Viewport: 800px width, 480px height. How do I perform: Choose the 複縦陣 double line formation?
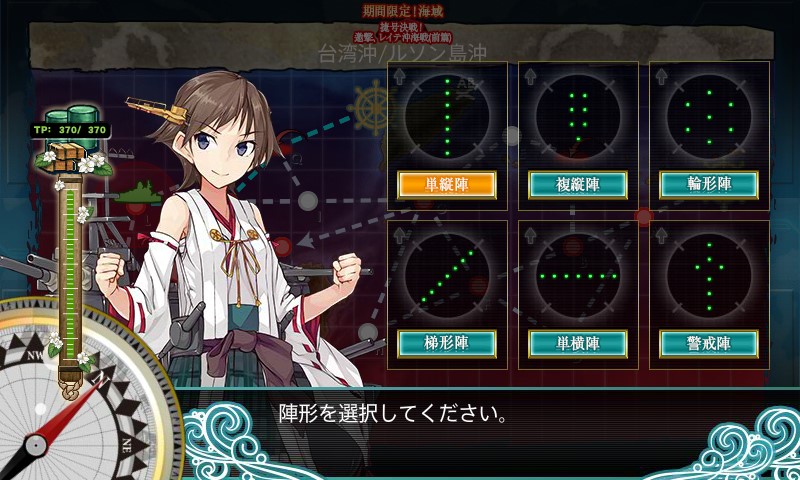(577, 185)
